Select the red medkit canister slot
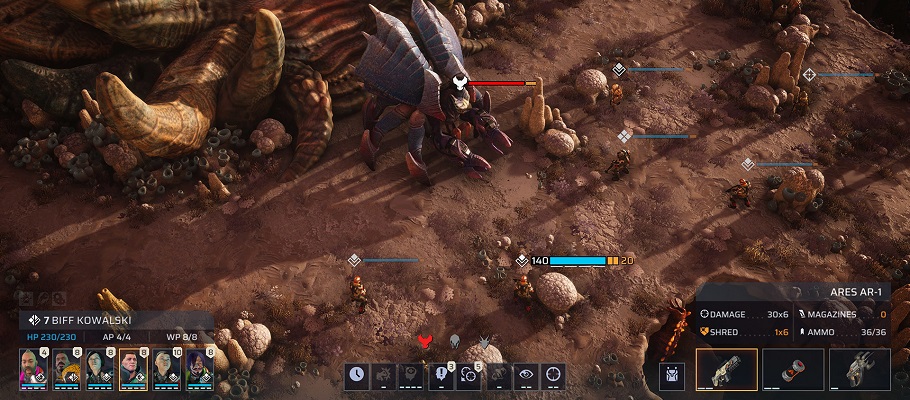 [x=793, y=371]
